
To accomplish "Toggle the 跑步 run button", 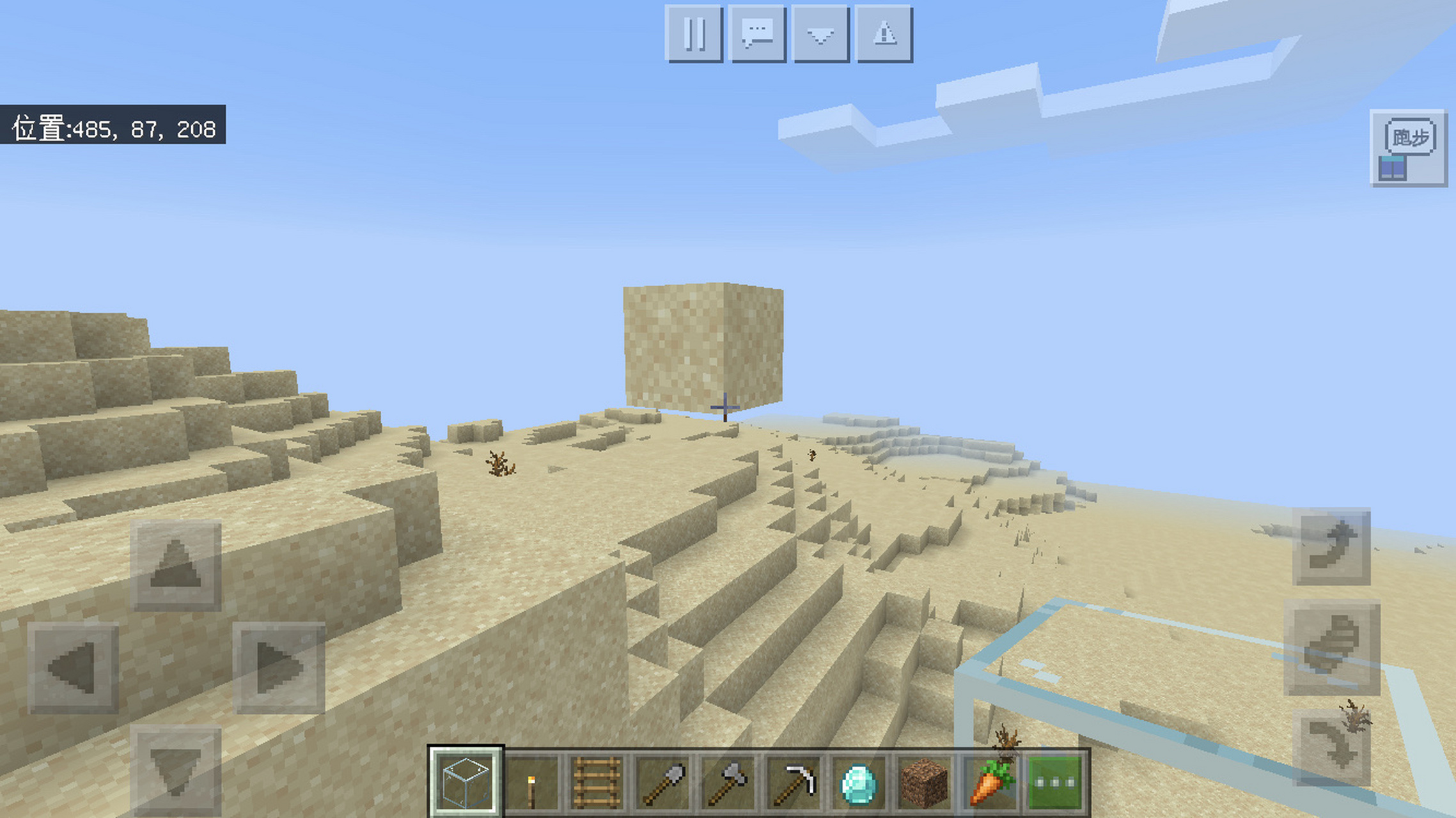I will [1409, 148].
